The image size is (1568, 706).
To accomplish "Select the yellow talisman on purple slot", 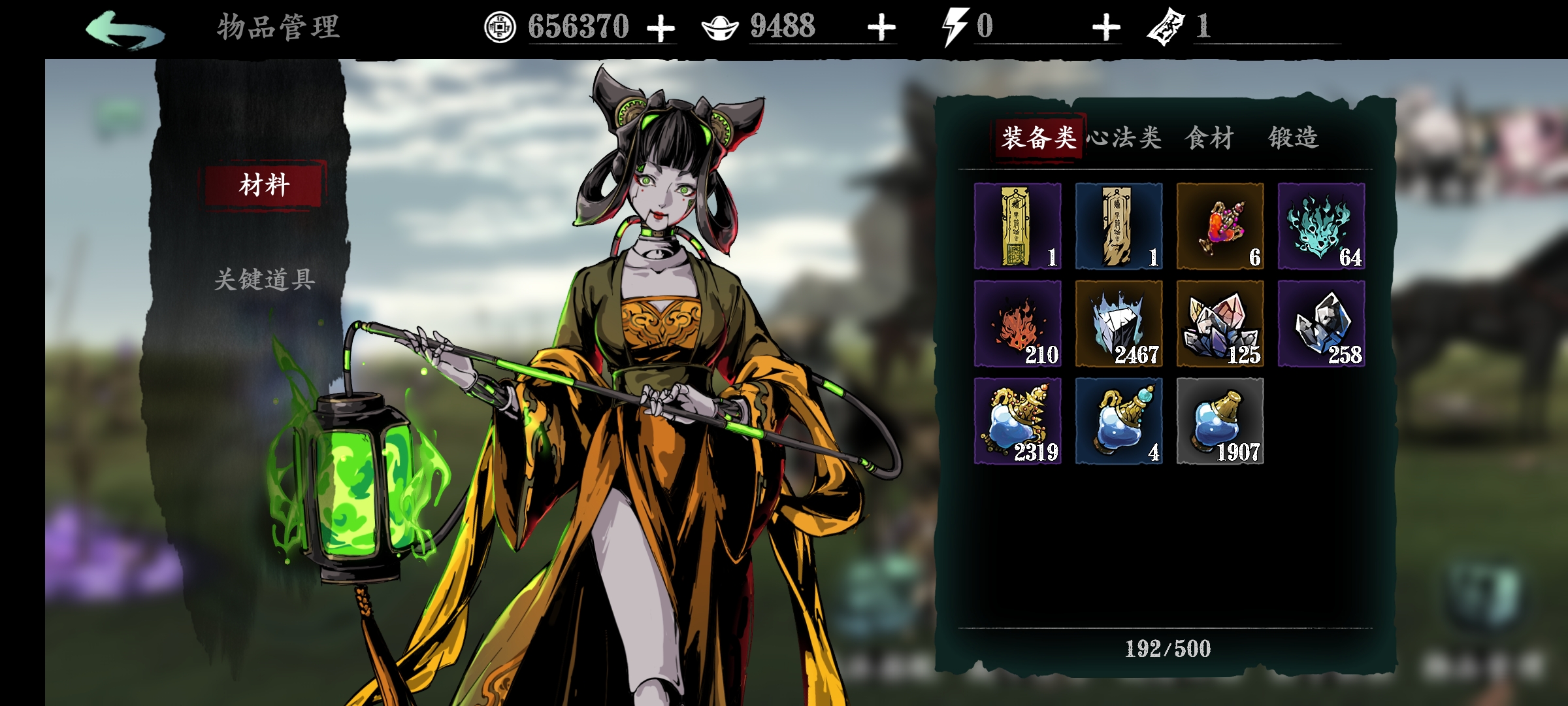I will point(1017,226).
